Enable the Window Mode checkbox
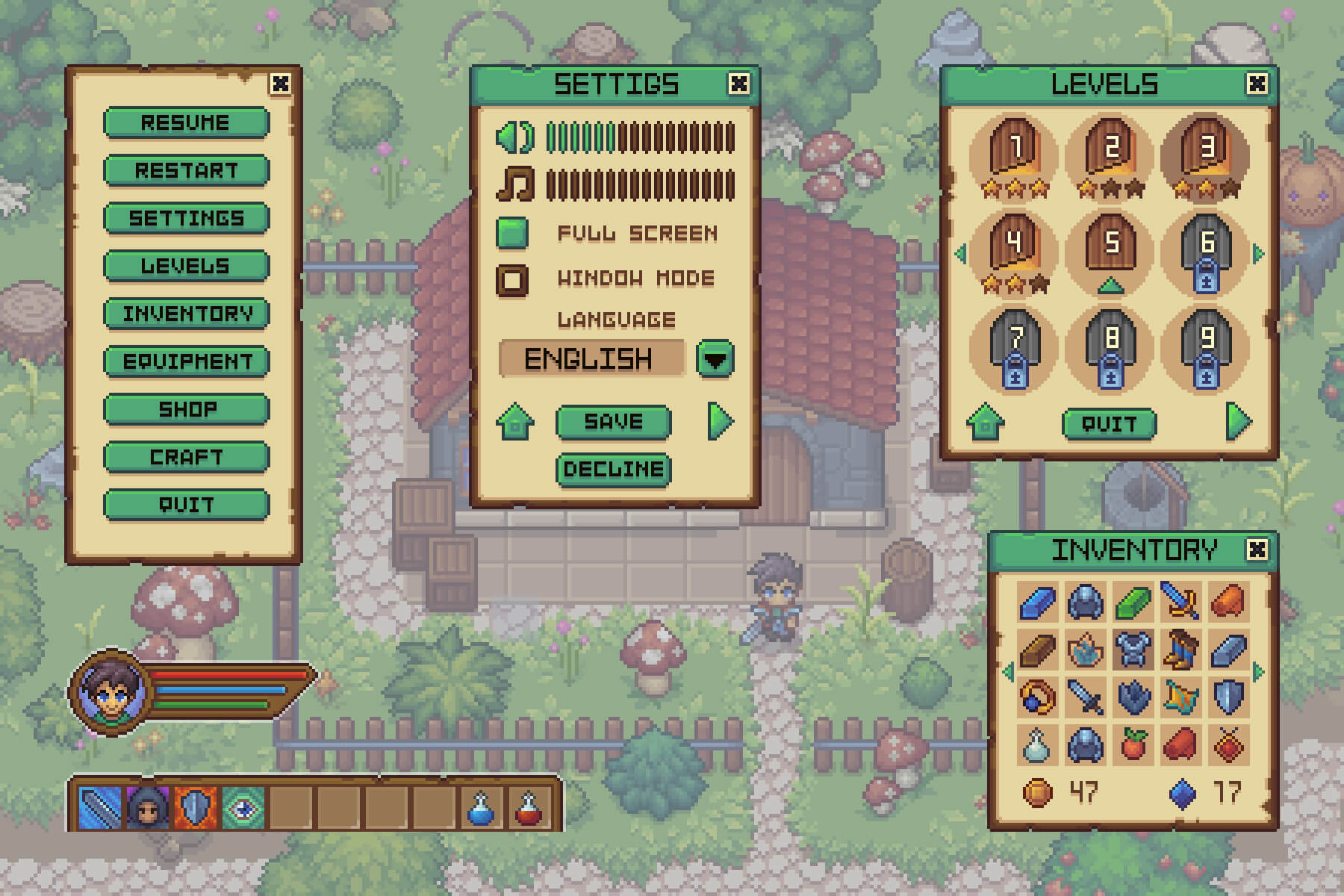Viewport: 1344px width, 896px height. coord(512,279)
